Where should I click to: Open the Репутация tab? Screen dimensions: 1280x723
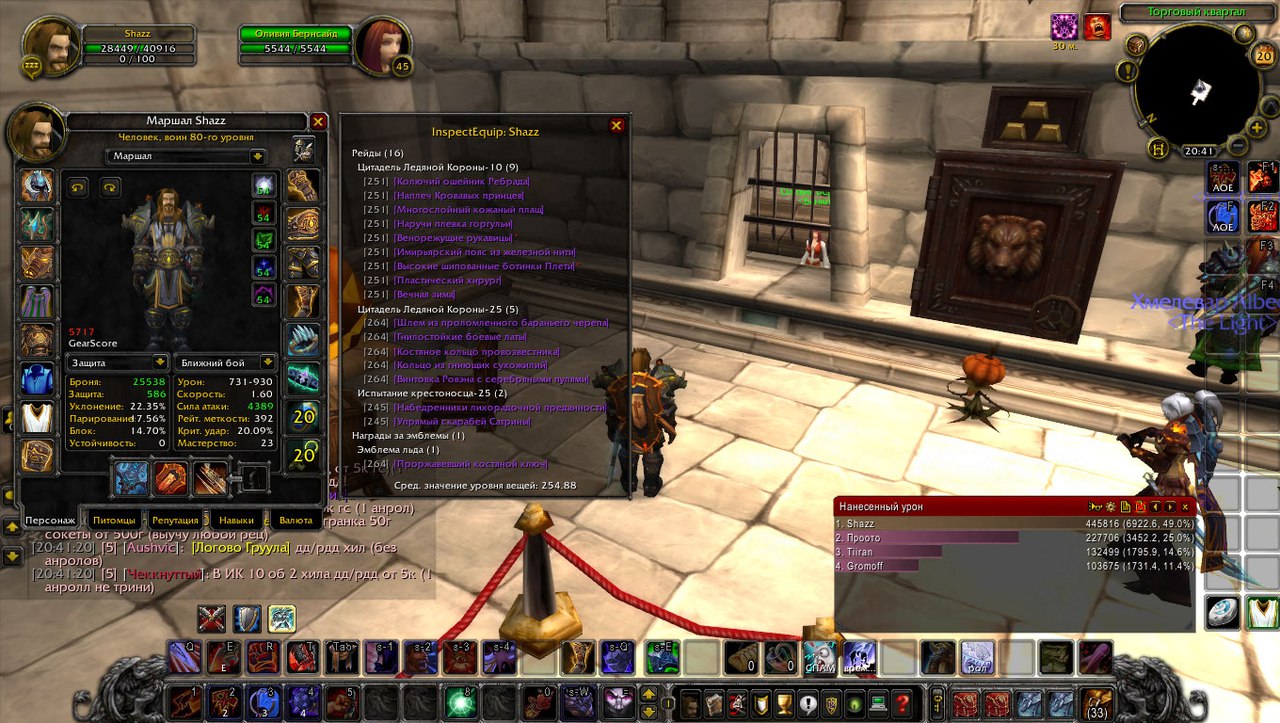click(175, 521)
